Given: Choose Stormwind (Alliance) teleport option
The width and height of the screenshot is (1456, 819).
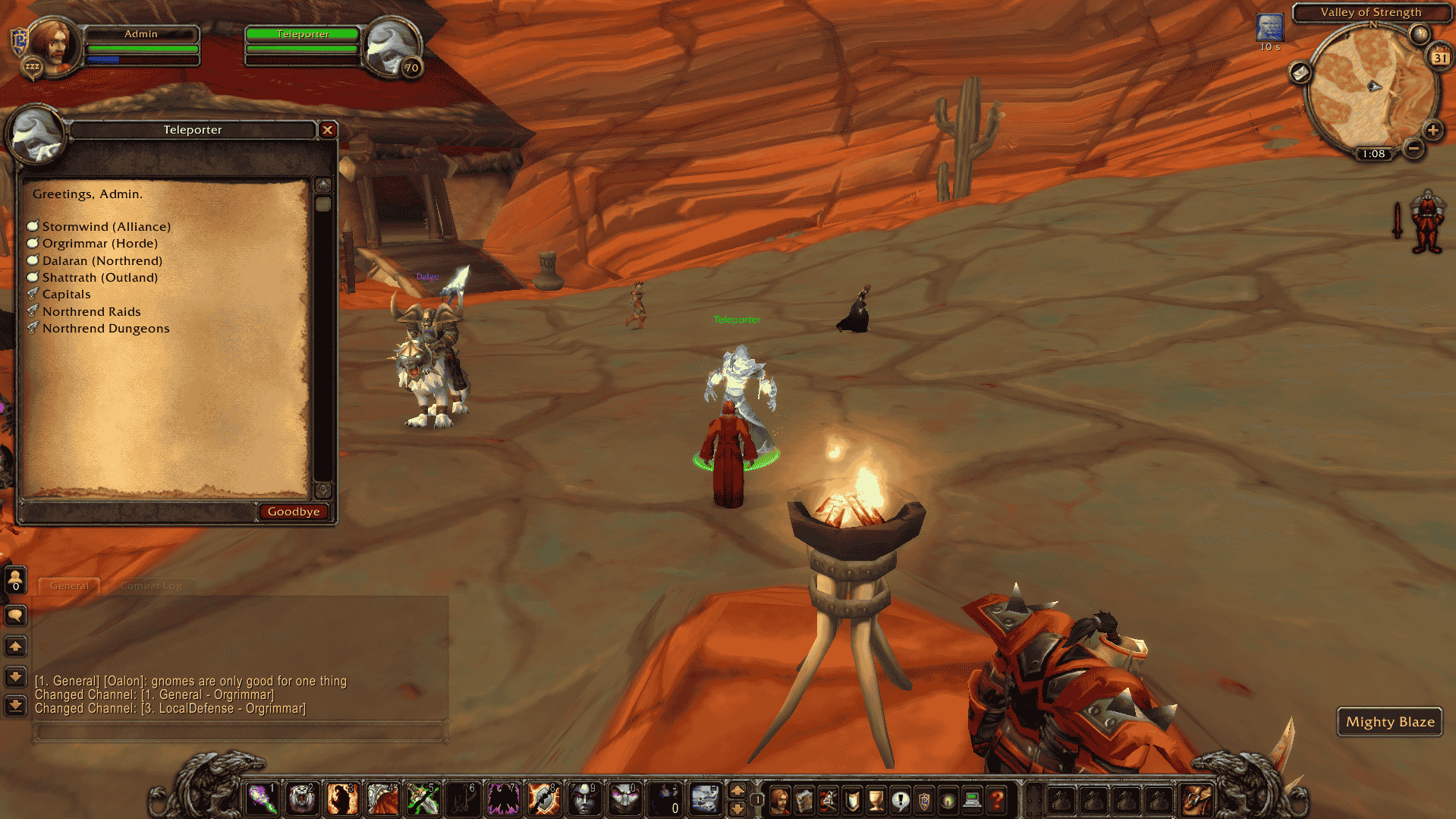Looking at the screenshot, I should (x=105, y=226).
